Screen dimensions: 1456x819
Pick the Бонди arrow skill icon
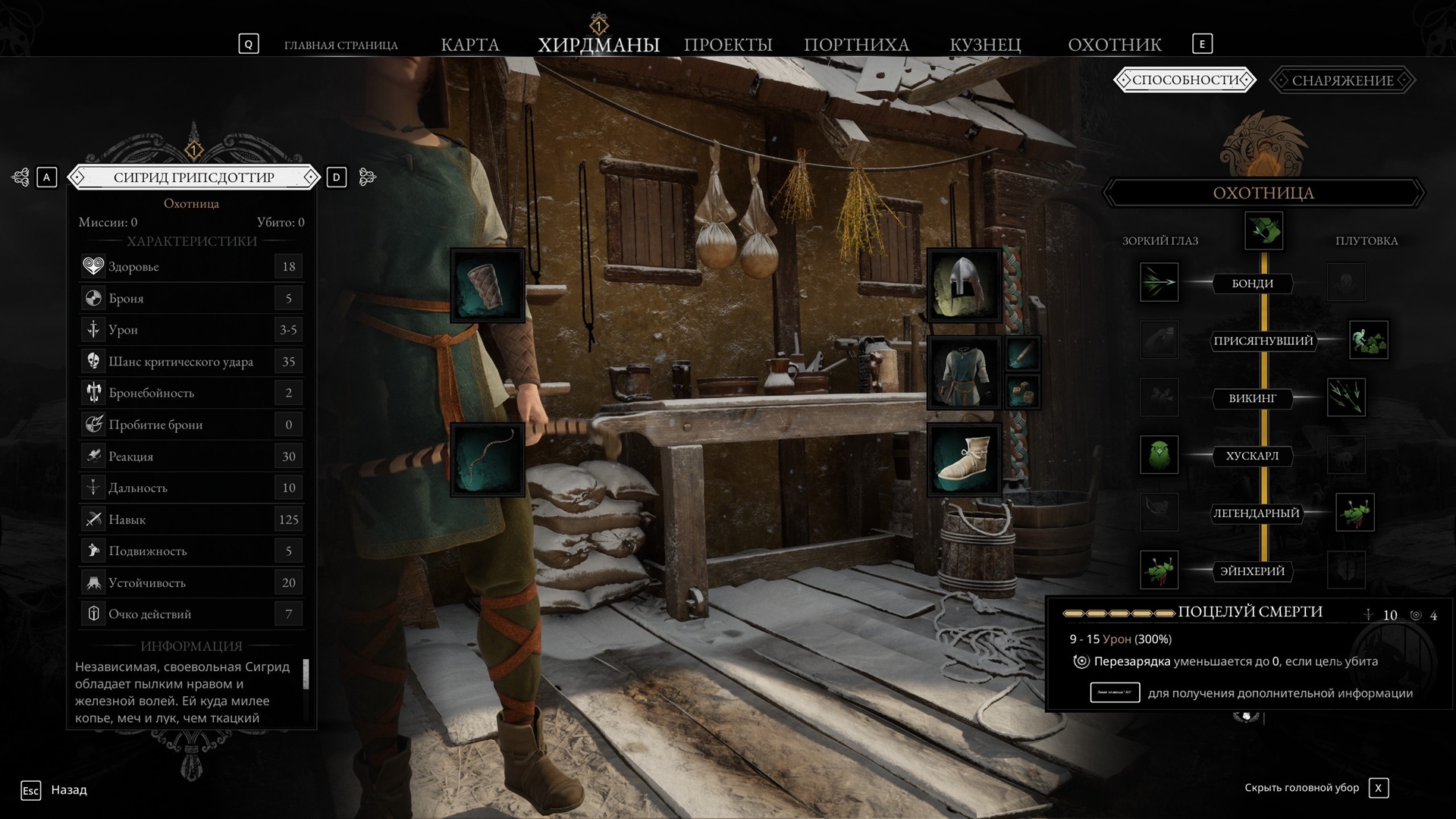pyautogui.click(x=1159, y=282)
